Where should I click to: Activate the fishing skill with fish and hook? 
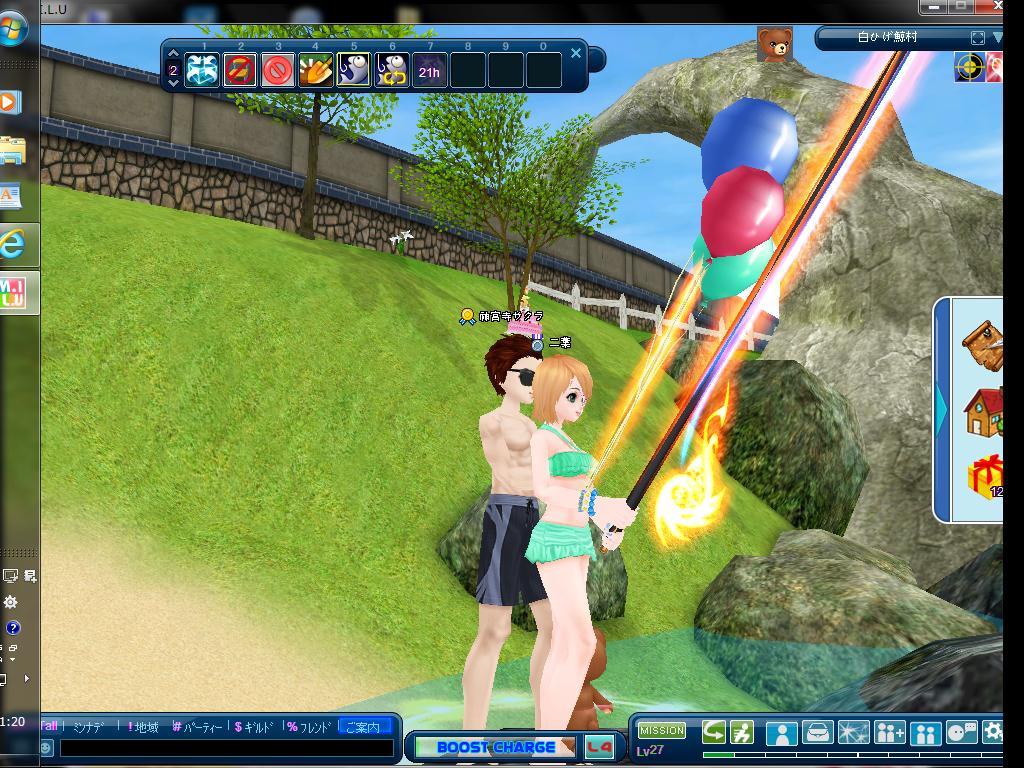coord(354,71)
